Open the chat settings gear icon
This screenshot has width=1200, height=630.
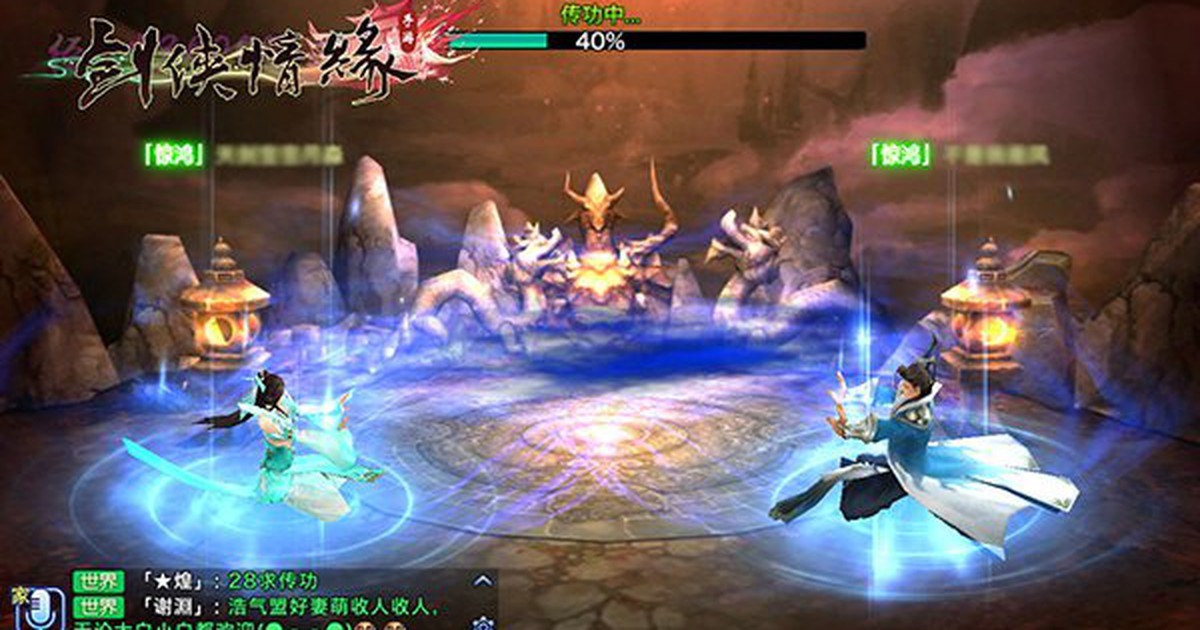click(485, 622)
